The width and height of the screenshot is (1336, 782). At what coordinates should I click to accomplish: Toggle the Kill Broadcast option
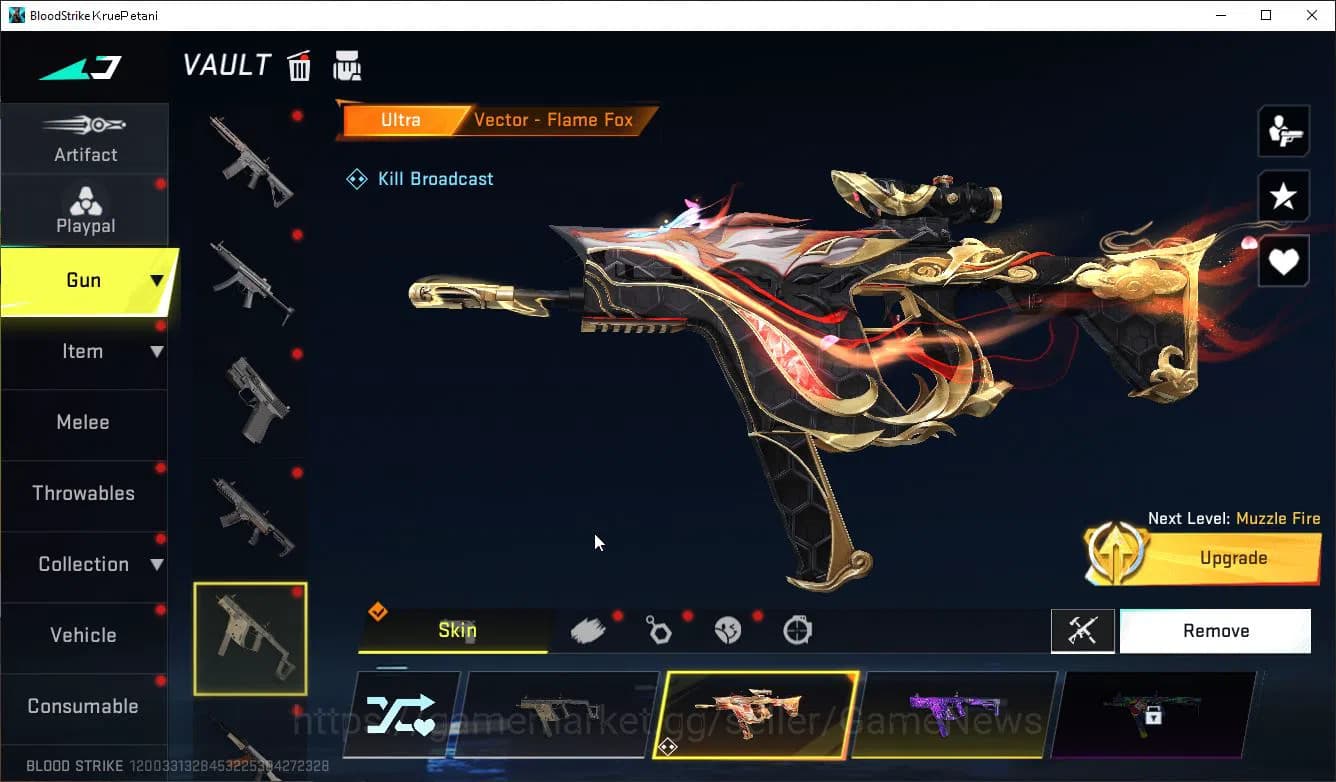(419, 178)
